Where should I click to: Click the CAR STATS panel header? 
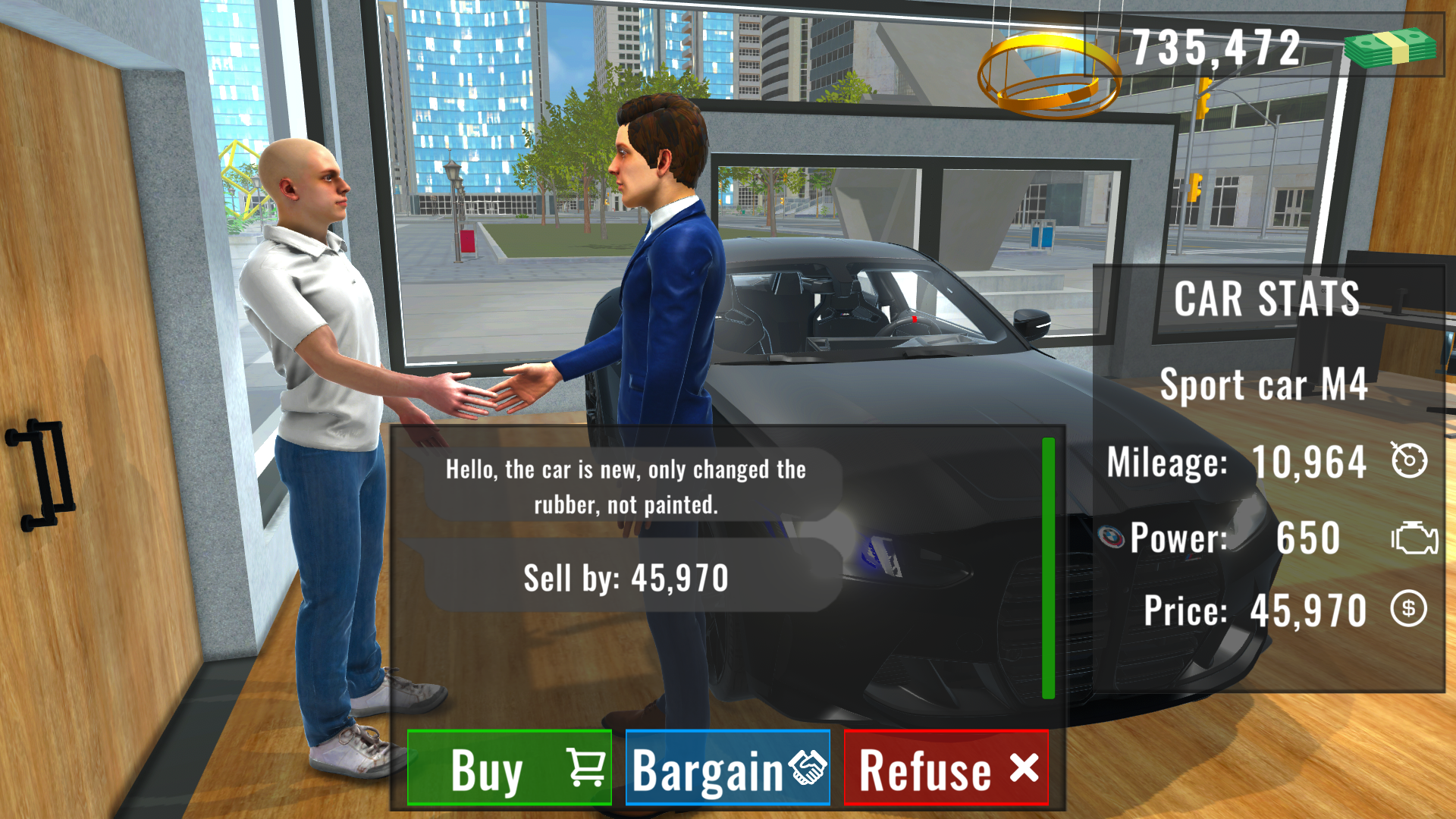1266,299
